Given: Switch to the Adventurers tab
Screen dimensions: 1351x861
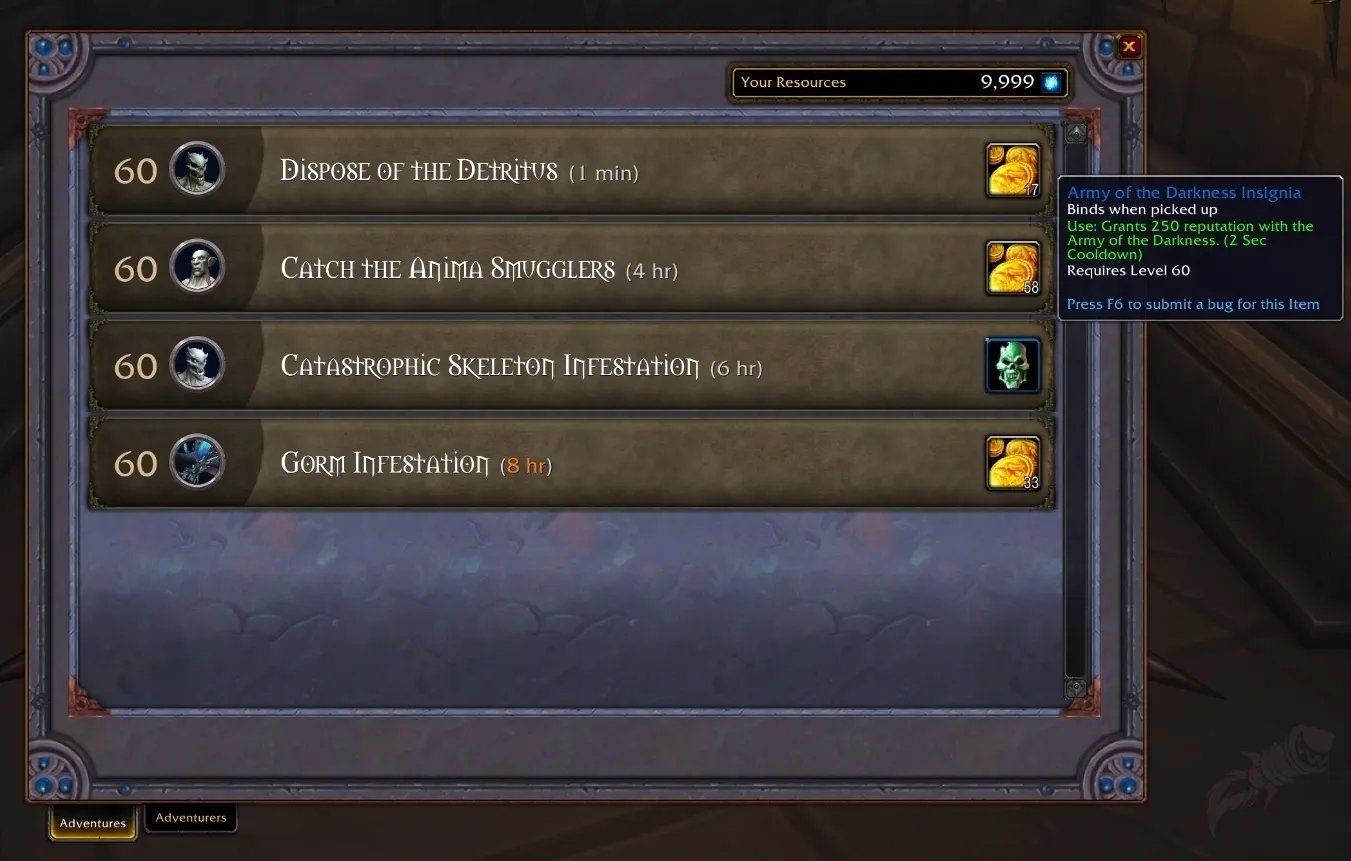Looking at the screenshot, I should (x=191, y=818).
